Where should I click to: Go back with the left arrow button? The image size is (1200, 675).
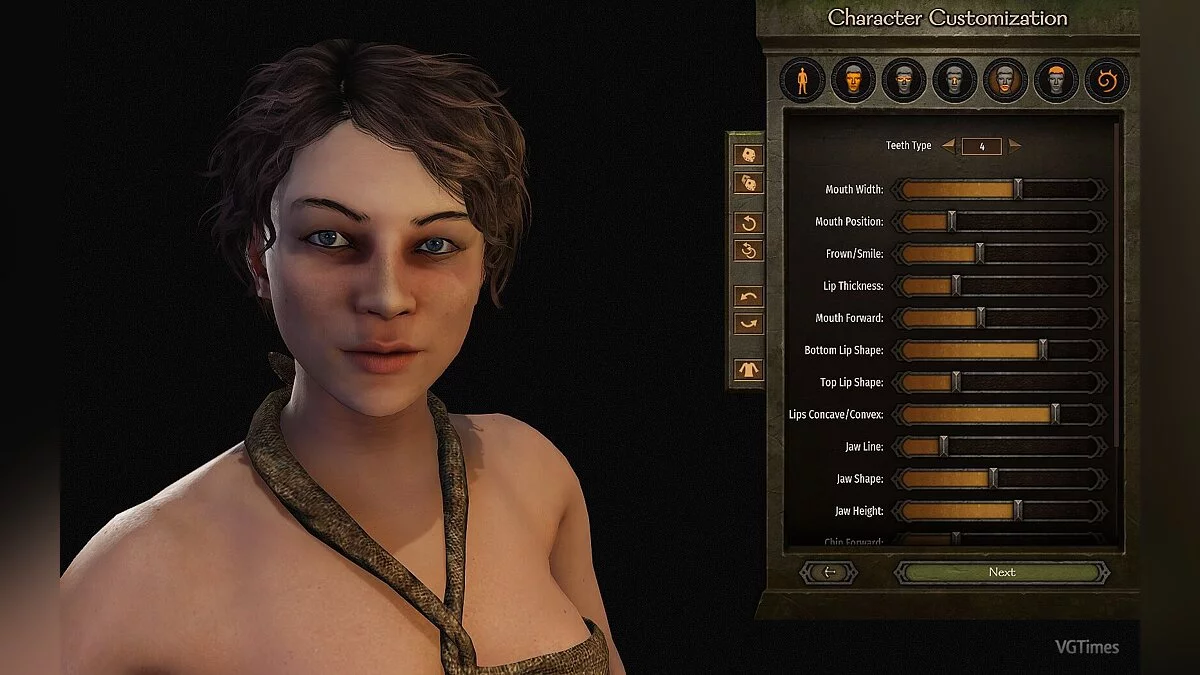pos(829,572)
